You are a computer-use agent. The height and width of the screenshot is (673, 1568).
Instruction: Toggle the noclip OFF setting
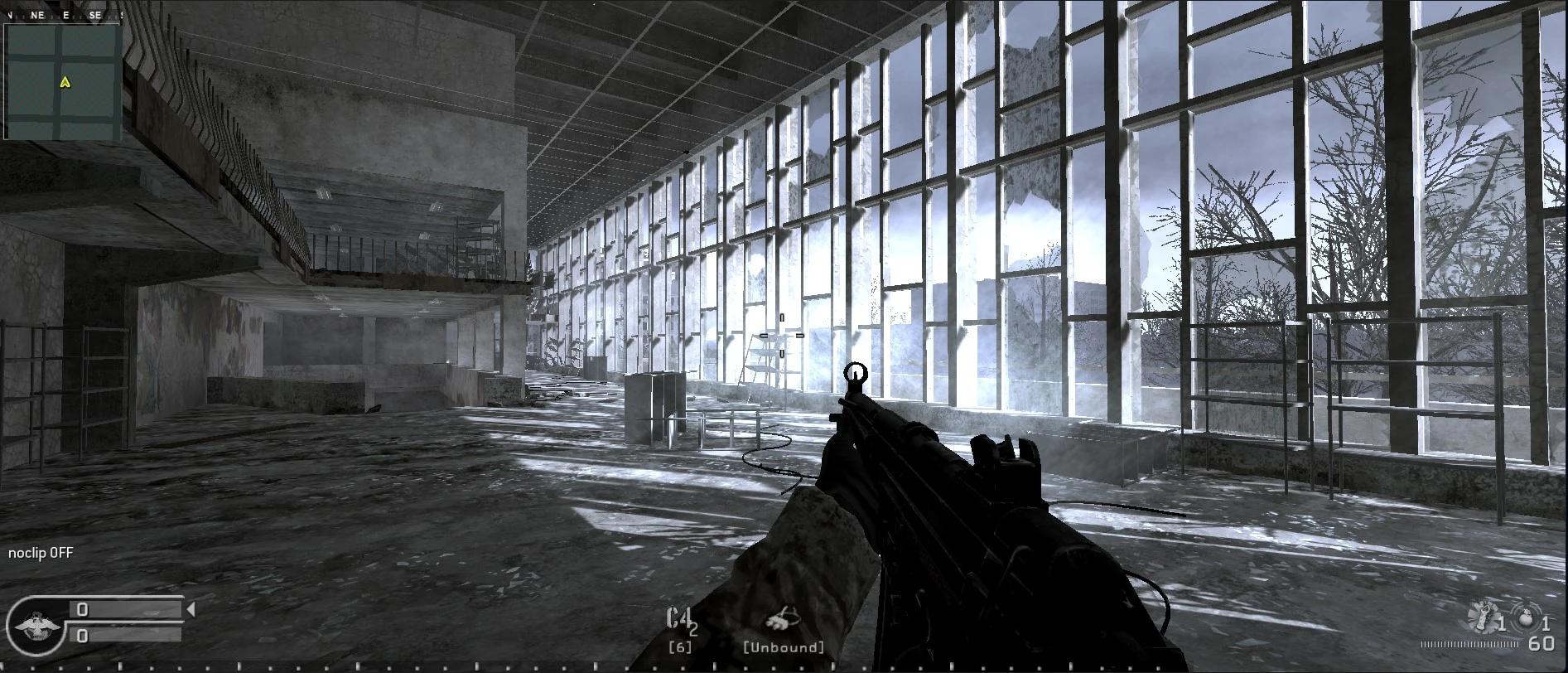(x=38, y=552)
